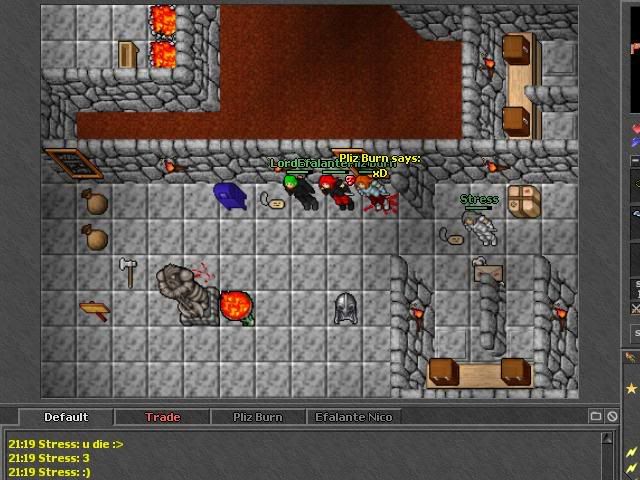This screenshot has width=640, height=480.
Task: Click the circle-slash button beside the chat tabs
Action: point(610,416)
